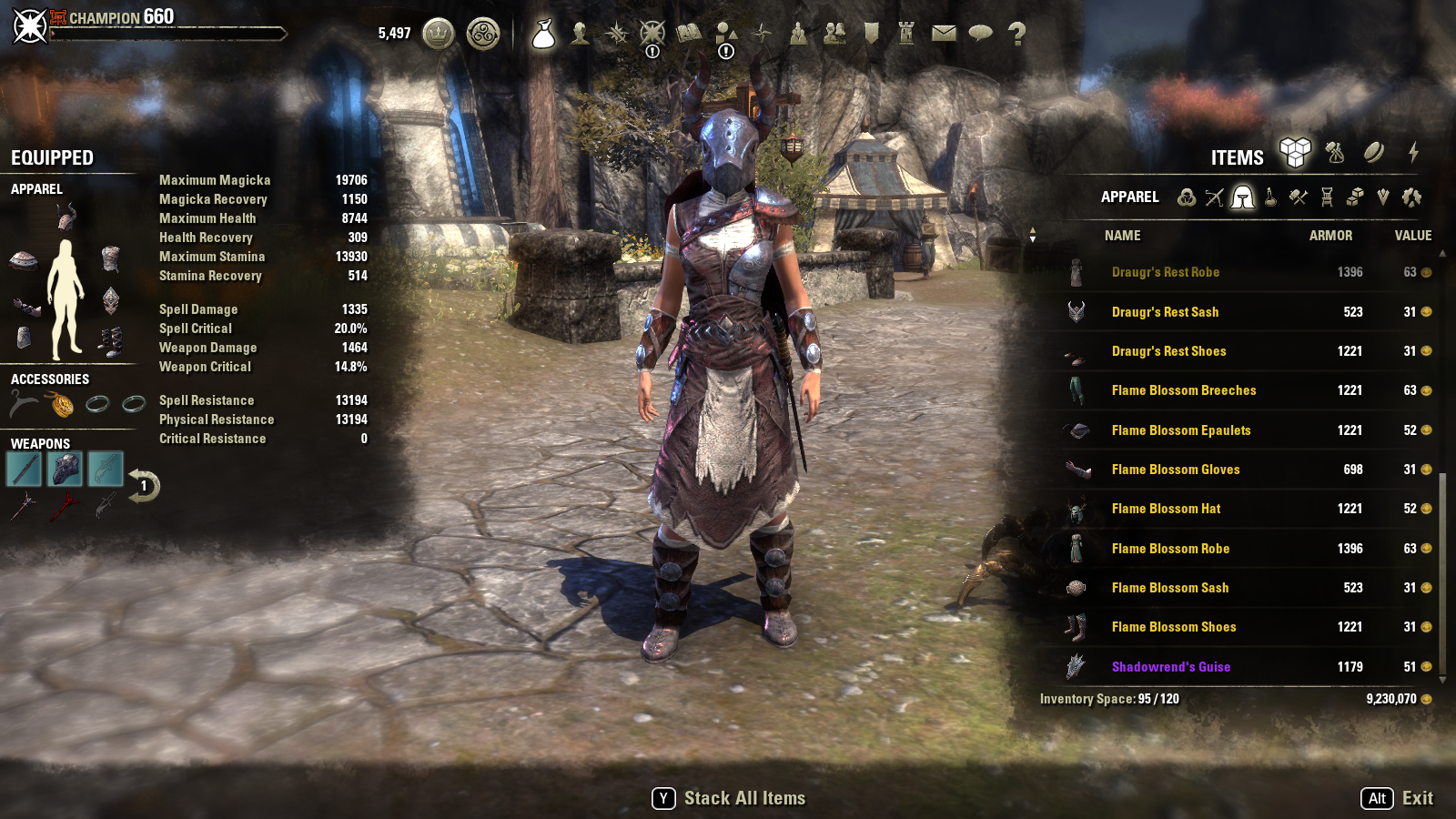
Task: Sort items by the Armor column
Action: 1330,236
